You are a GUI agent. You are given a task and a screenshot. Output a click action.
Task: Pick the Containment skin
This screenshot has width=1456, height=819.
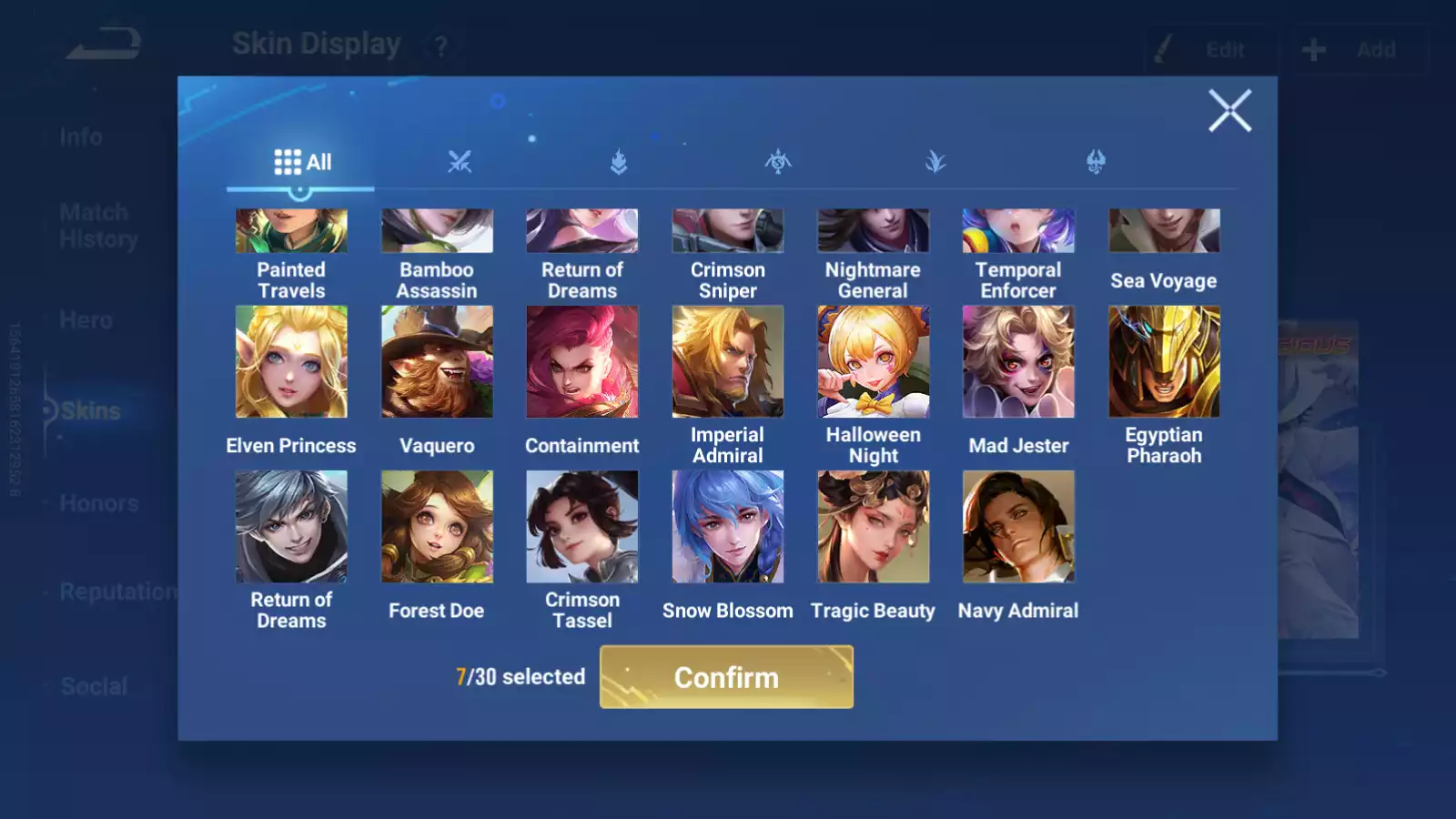click(x=582, y=362)
